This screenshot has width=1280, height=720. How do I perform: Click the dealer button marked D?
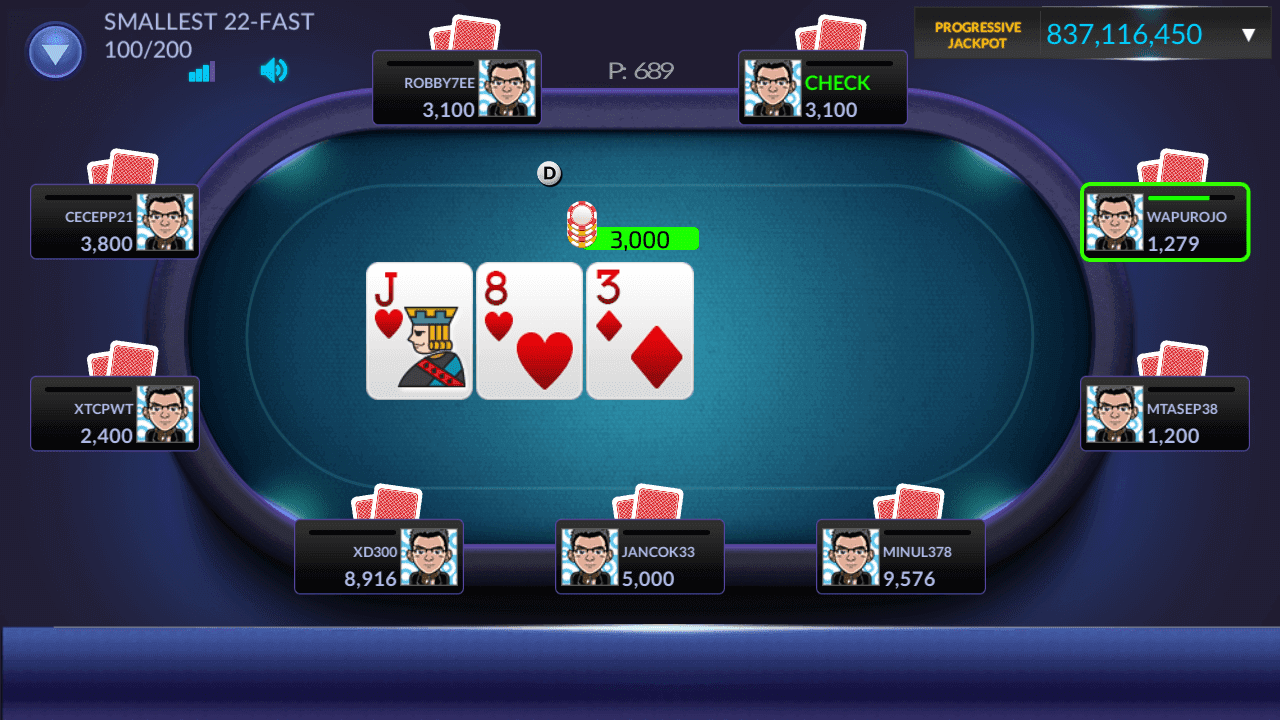coord(548,173)
